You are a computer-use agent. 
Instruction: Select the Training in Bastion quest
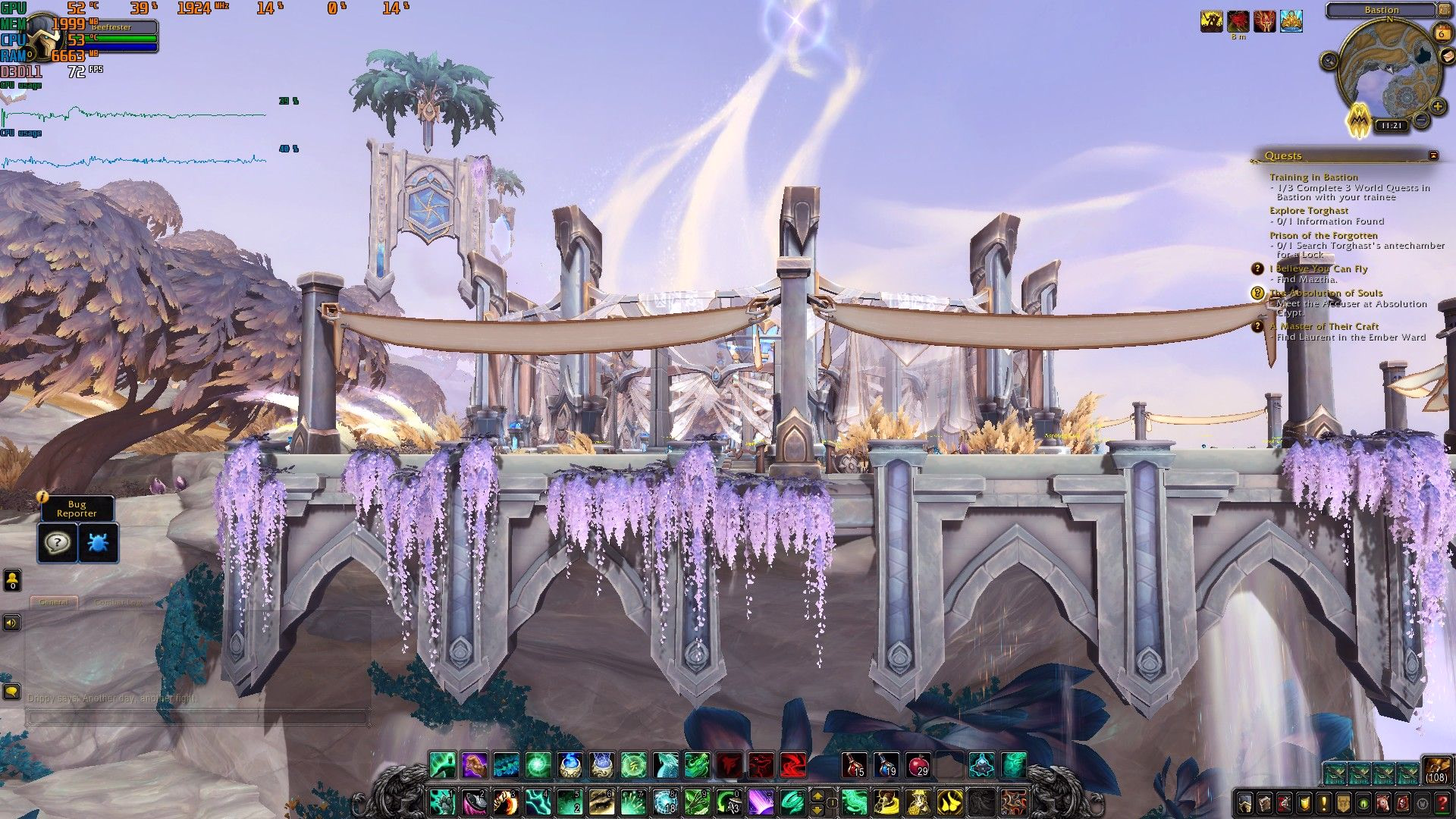coord(1313,177)
